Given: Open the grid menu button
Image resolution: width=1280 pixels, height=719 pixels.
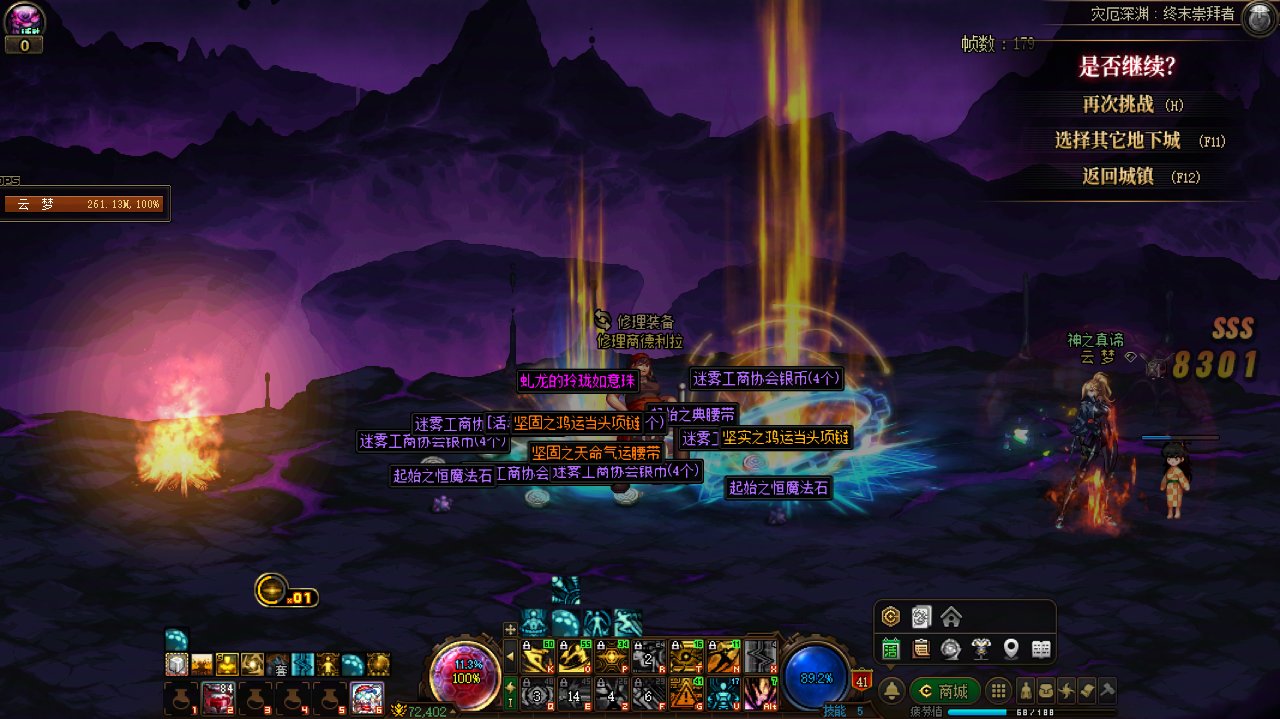Looking at the screenshot, I should click(x=997, y=691).
